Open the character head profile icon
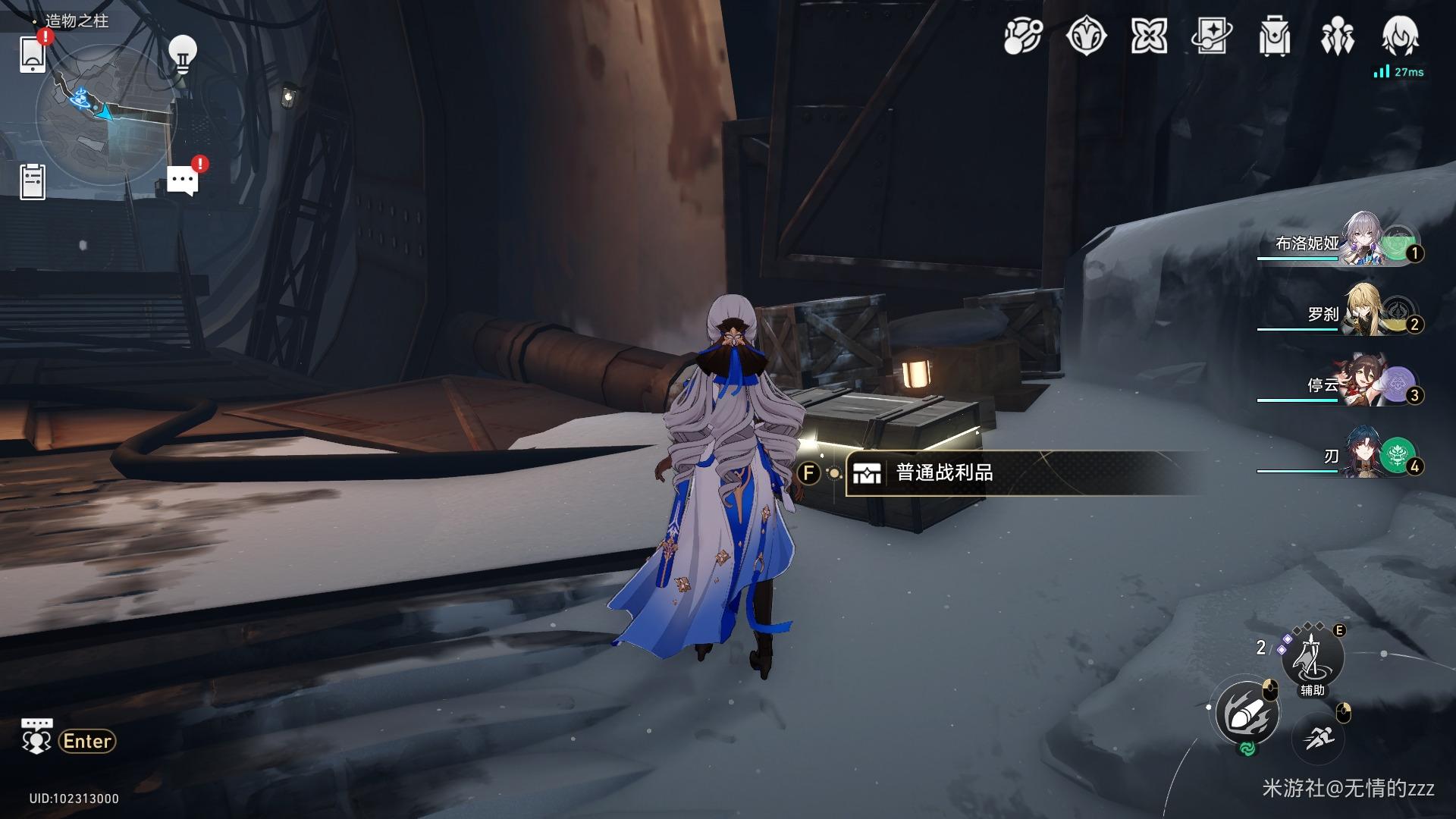 [1400, 35]
